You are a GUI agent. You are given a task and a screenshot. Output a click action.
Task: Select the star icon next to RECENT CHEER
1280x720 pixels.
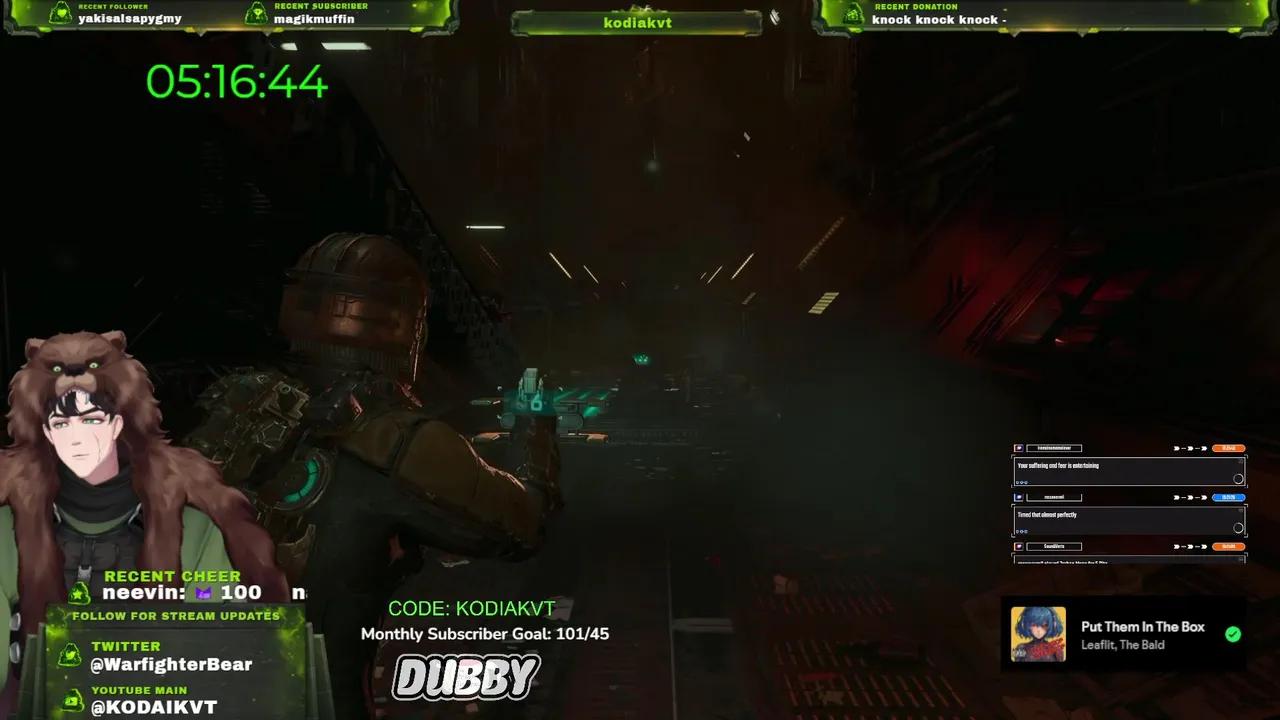coord(80,592)
